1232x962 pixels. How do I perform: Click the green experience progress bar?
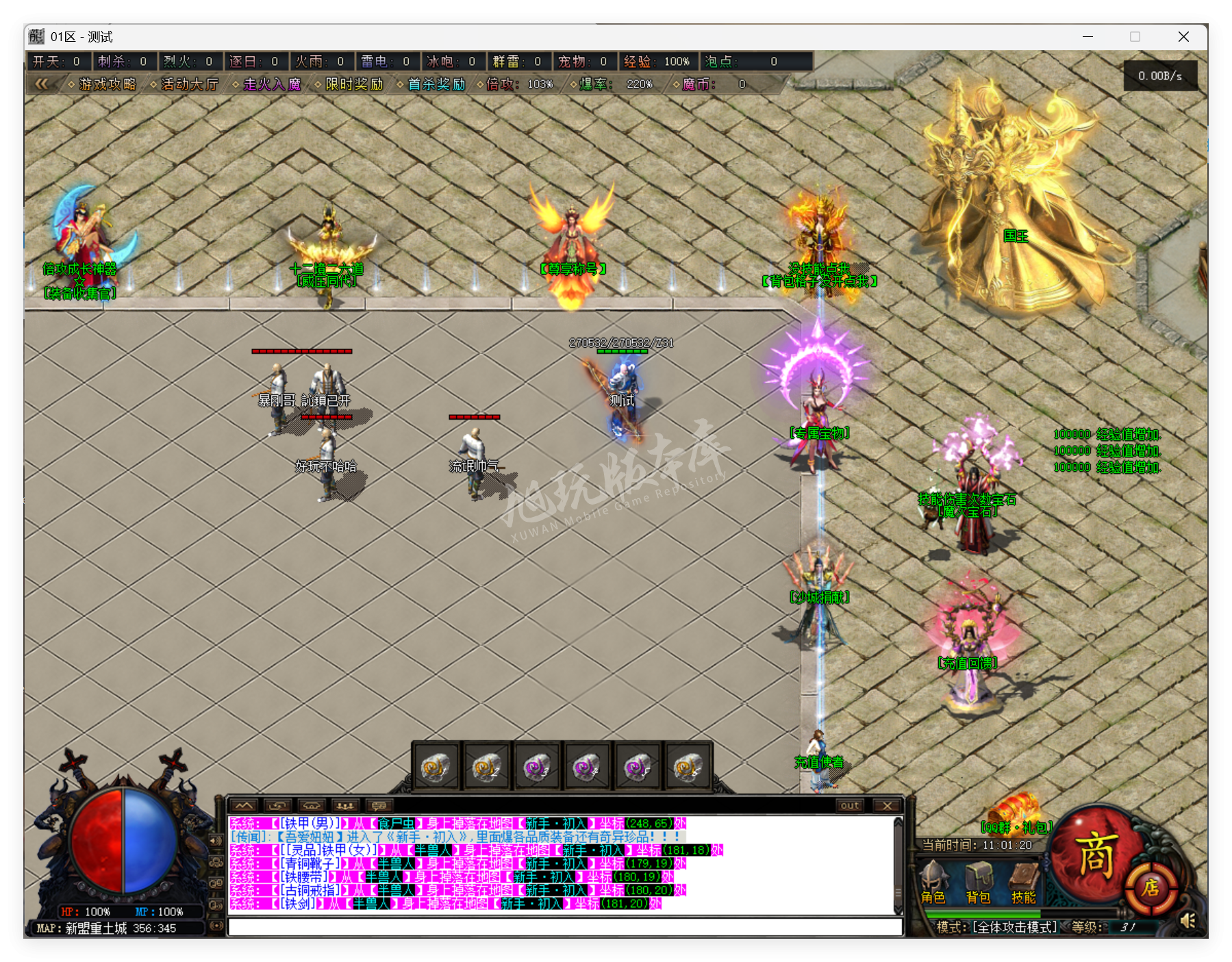[982, 913]
